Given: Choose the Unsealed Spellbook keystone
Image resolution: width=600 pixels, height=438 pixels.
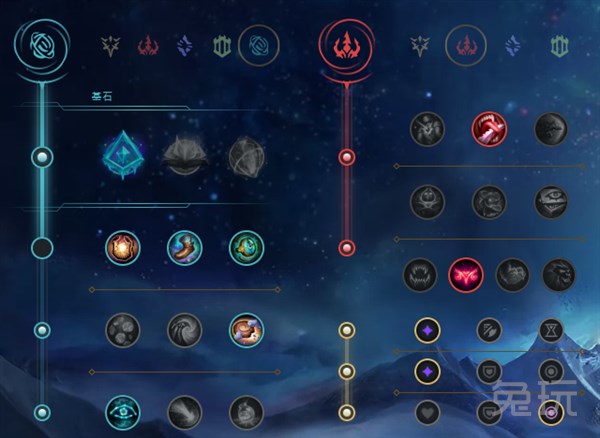Looking at the screenshot, I should [x=185, y=156].
